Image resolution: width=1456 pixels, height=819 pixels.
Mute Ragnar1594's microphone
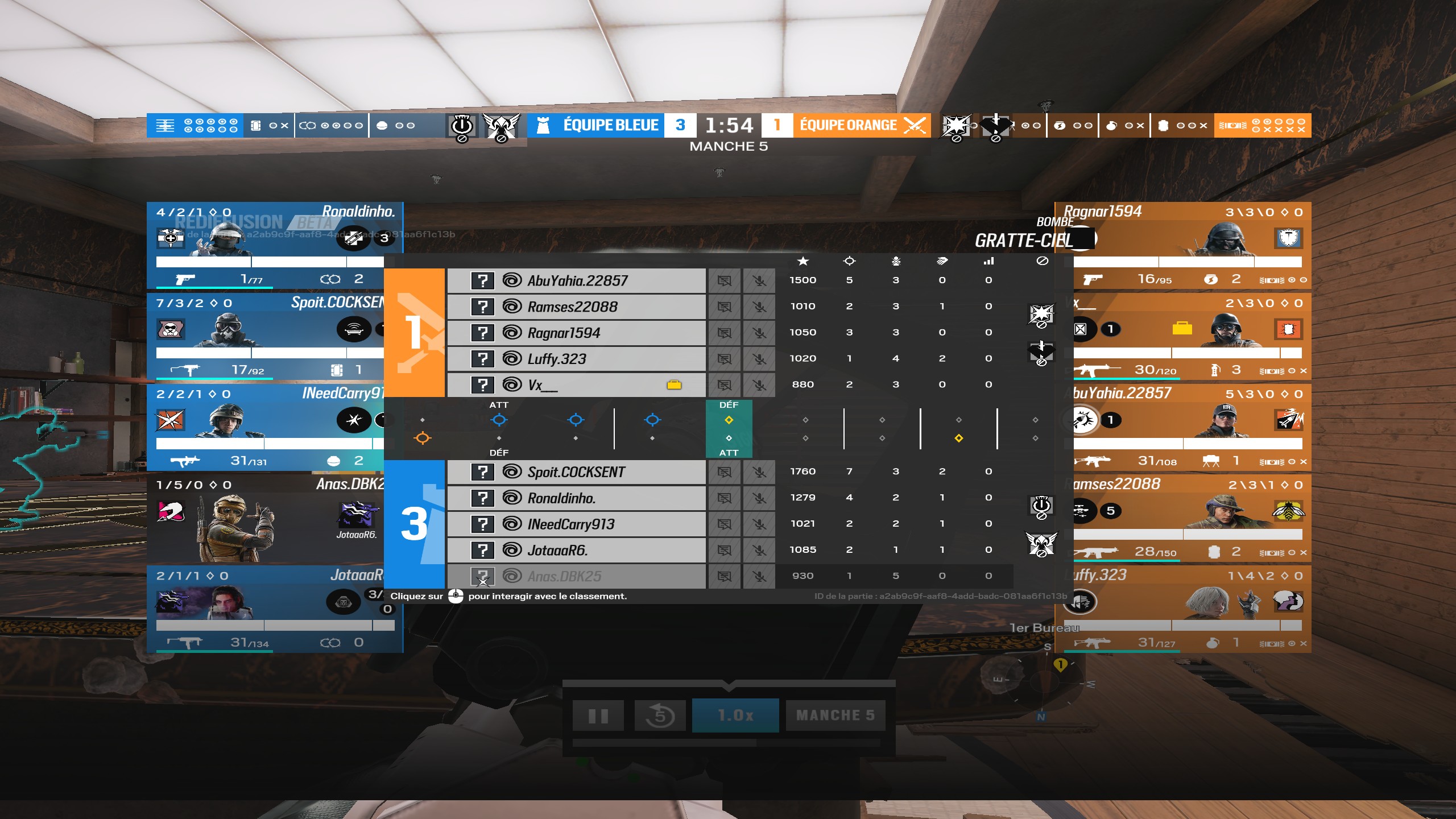pyautogui.click(x=759, y=332)
